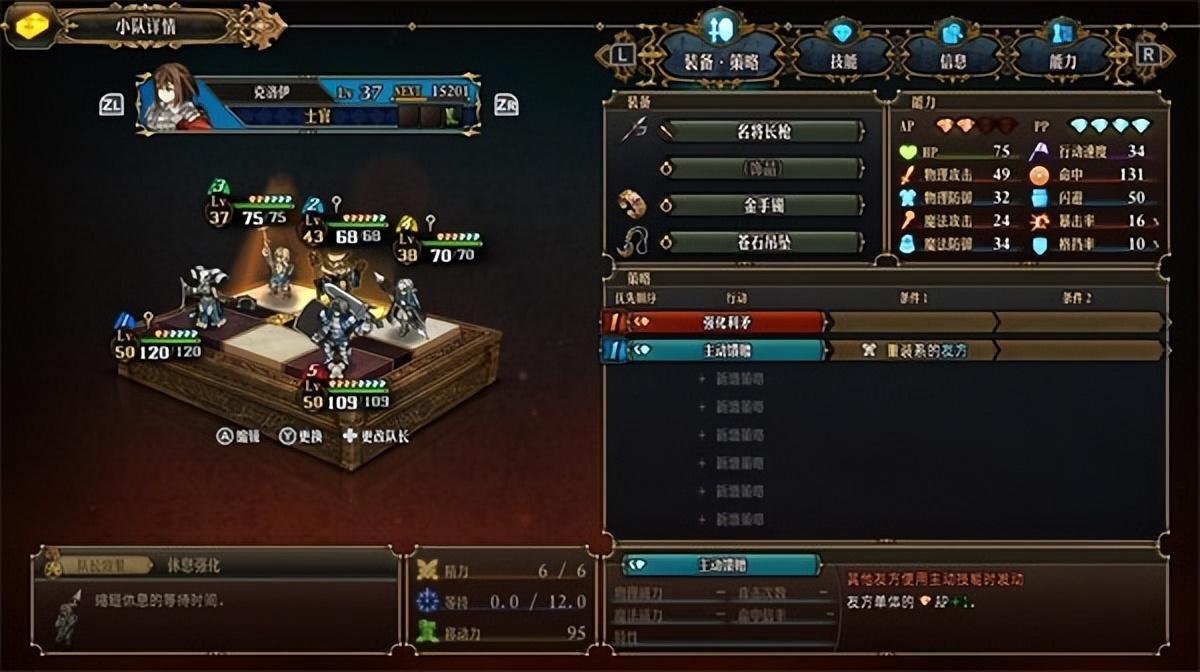Choose the empty 饰品 accessory slot
This screenshot has height=672, width=1200.
point(763,168)
